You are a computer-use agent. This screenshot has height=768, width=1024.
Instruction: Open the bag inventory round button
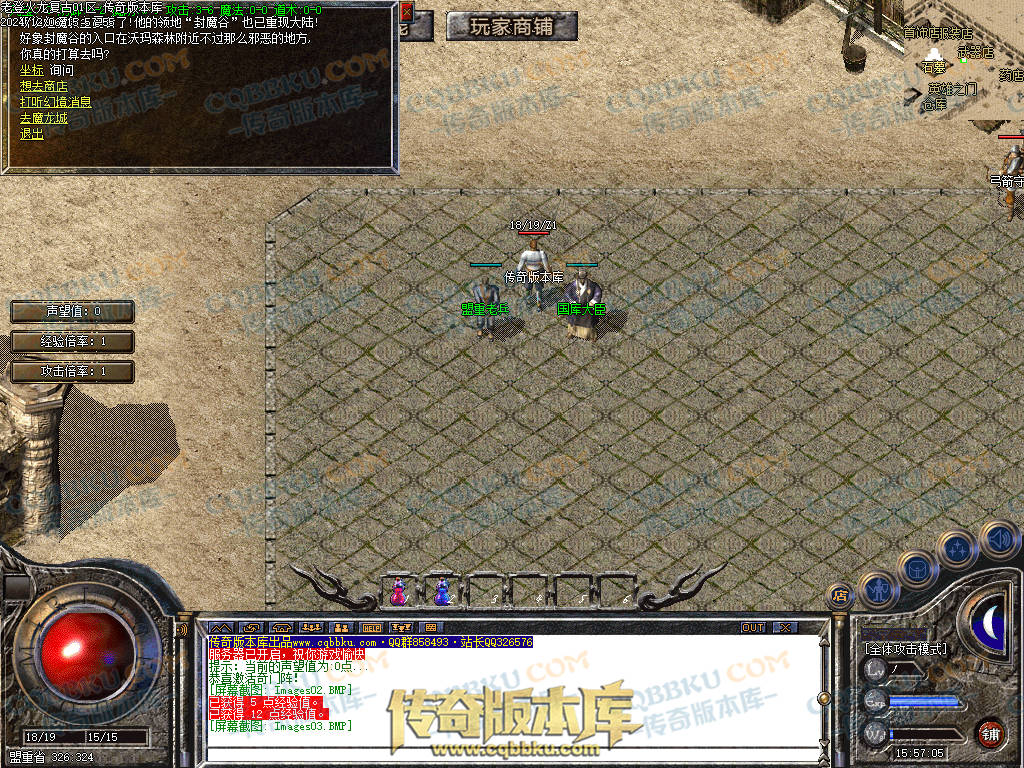point(917,569)
